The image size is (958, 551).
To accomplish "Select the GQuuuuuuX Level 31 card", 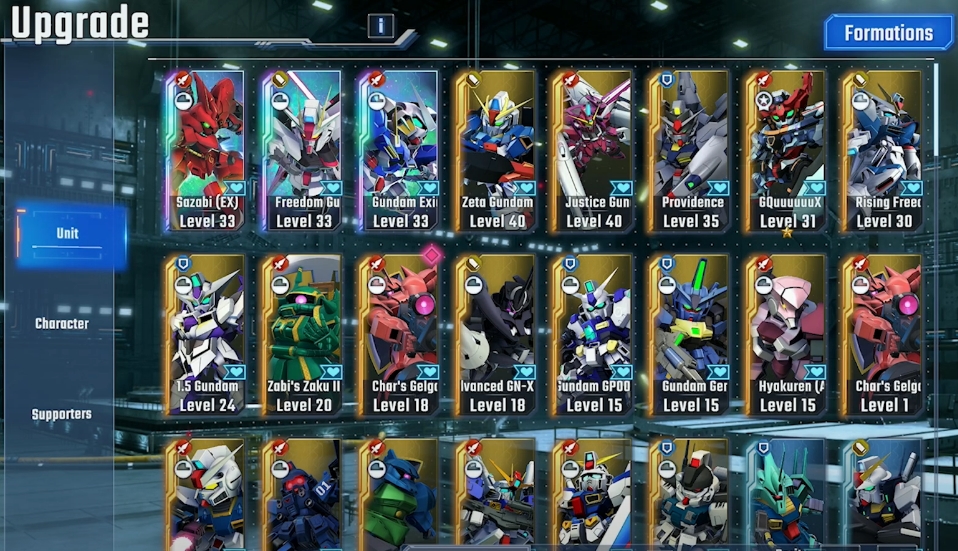I will pos(787,150).
